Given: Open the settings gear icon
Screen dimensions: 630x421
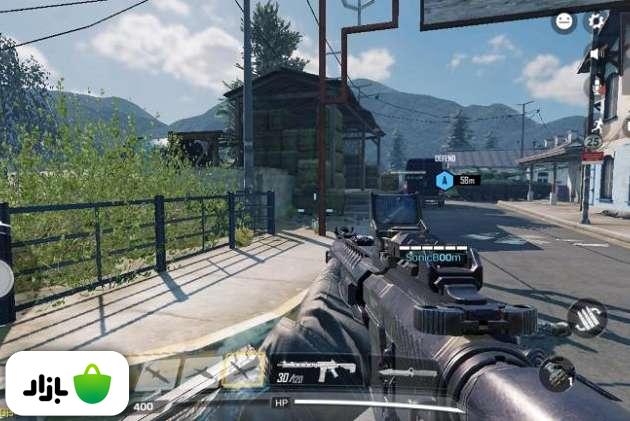Looking at the screenshot, I should click(597, 21).
